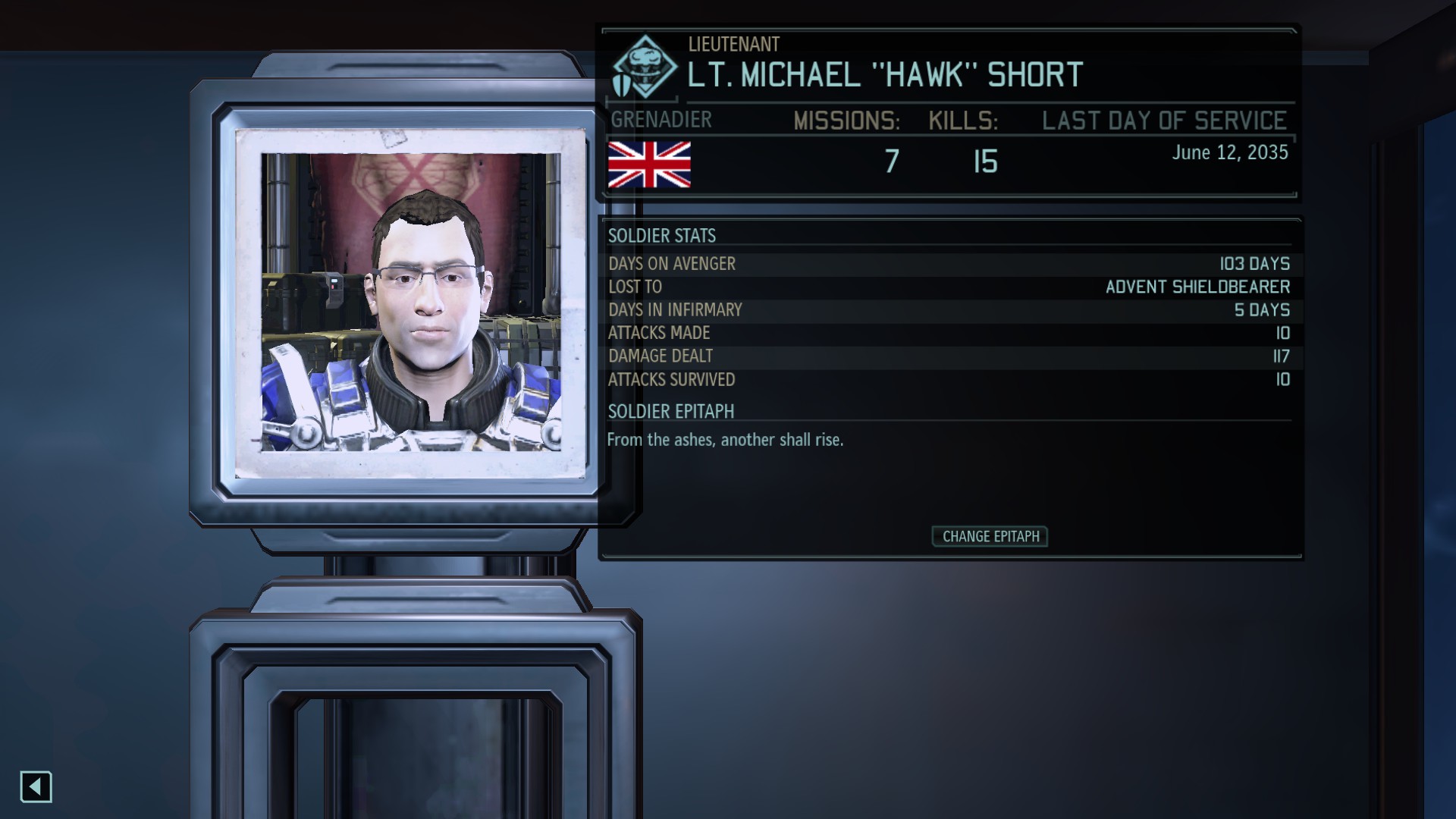The width and height of the screenshot is (1456, 819).
Task: Click the soldier name LT. MICHAEL "HAWK" SHORT
Action: point(883,76)
